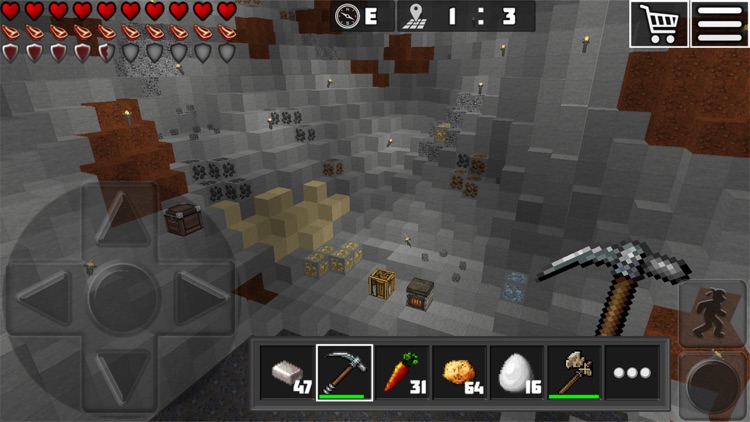The height and width of the screenshot is (422, 750).
Task: Pick the egg stack in the hotbar
Action: click(x=517, y=373)
